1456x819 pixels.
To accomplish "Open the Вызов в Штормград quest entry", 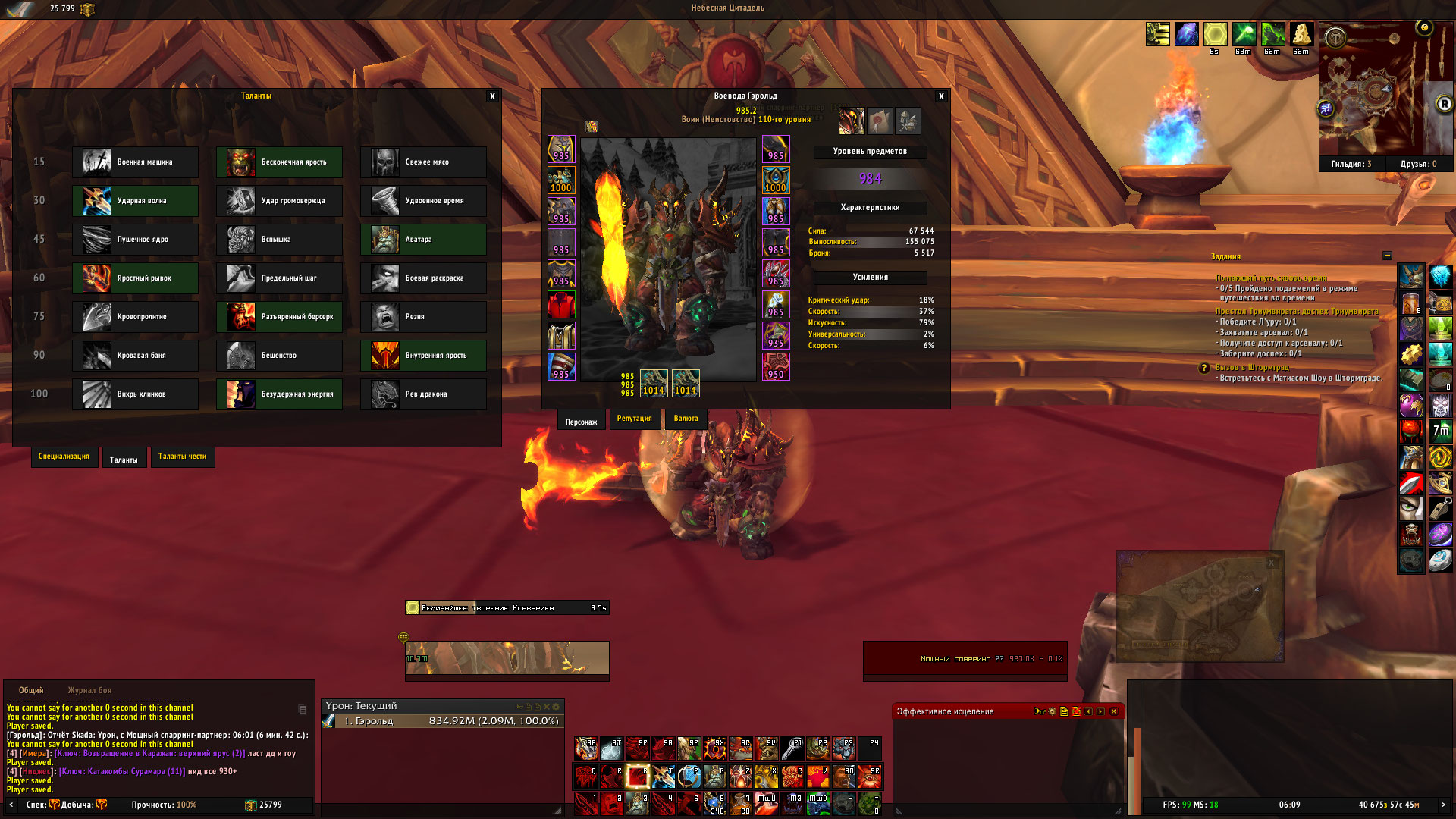I will 1252,368.
